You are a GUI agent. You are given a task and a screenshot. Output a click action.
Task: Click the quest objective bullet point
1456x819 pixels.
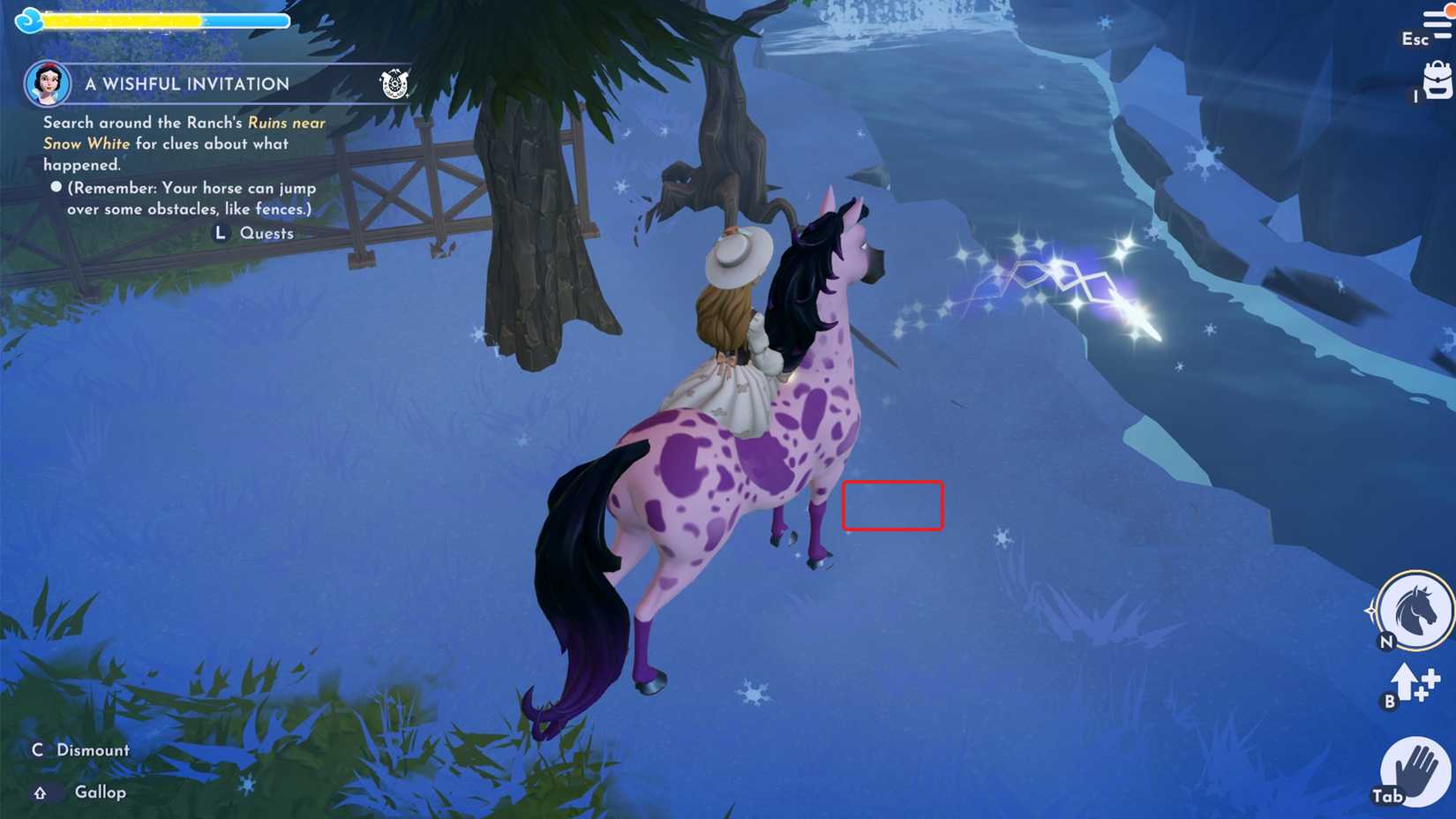point(55,187)
